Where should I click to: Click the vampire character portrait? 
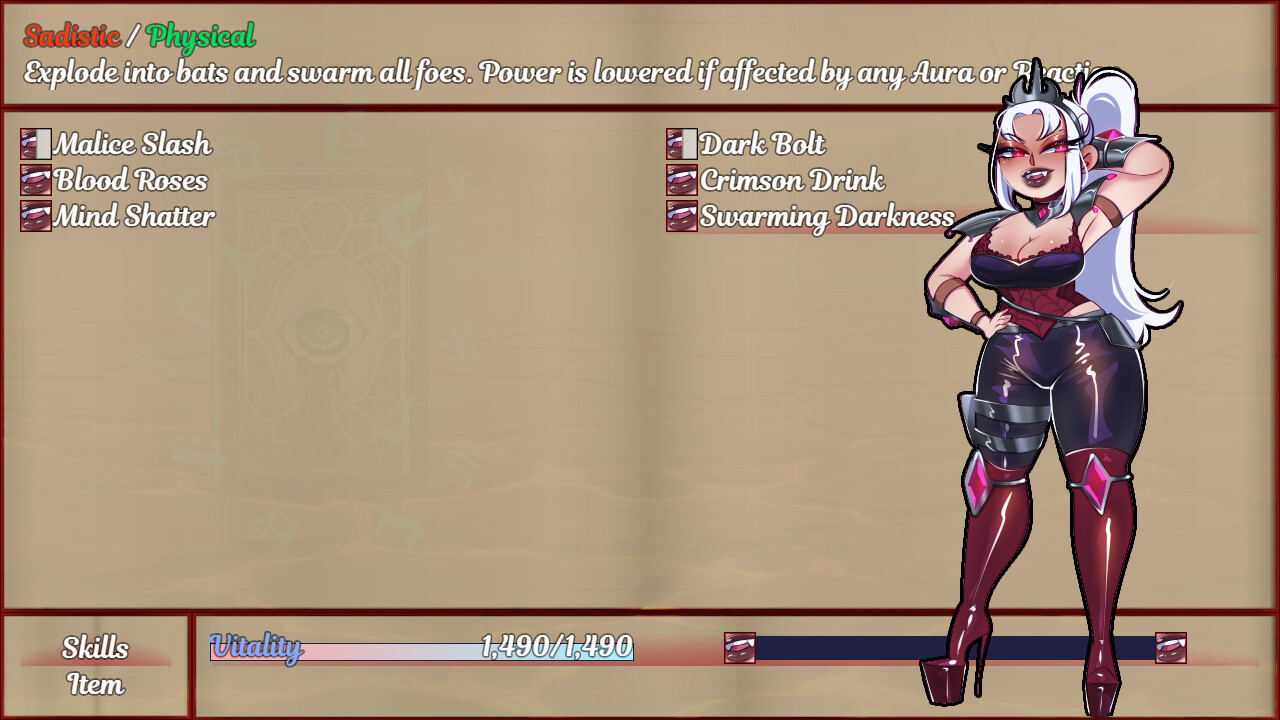[1040, 400]
